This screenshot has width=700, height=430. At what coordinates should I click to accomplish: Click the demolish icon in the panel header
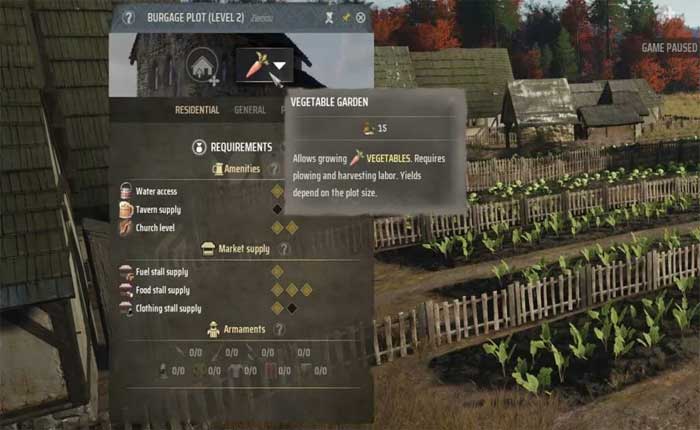328,18
